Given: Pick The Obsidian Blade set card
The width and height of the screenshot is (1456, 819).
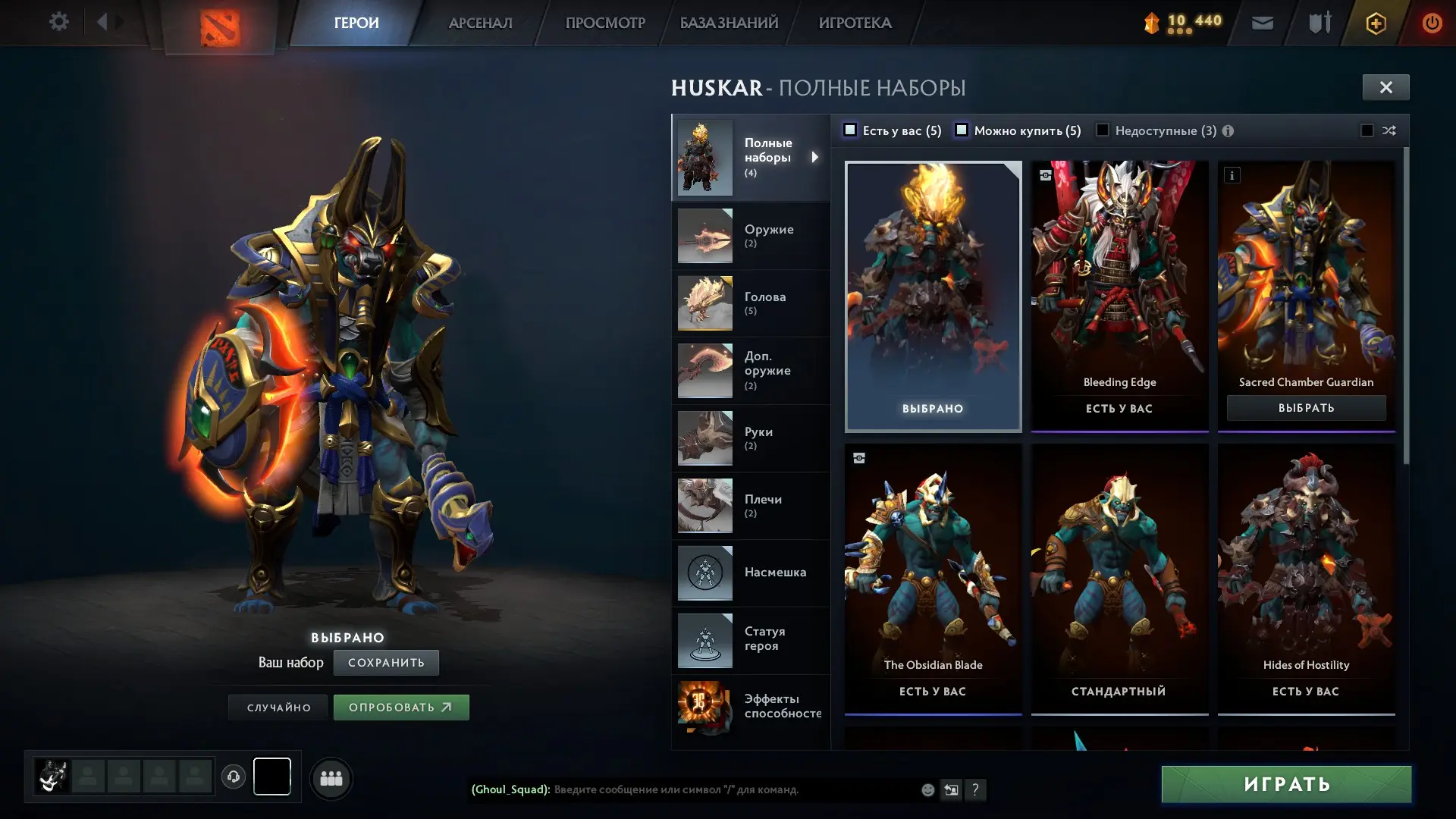Looking at the screenshot, I should tap(933, 576).
